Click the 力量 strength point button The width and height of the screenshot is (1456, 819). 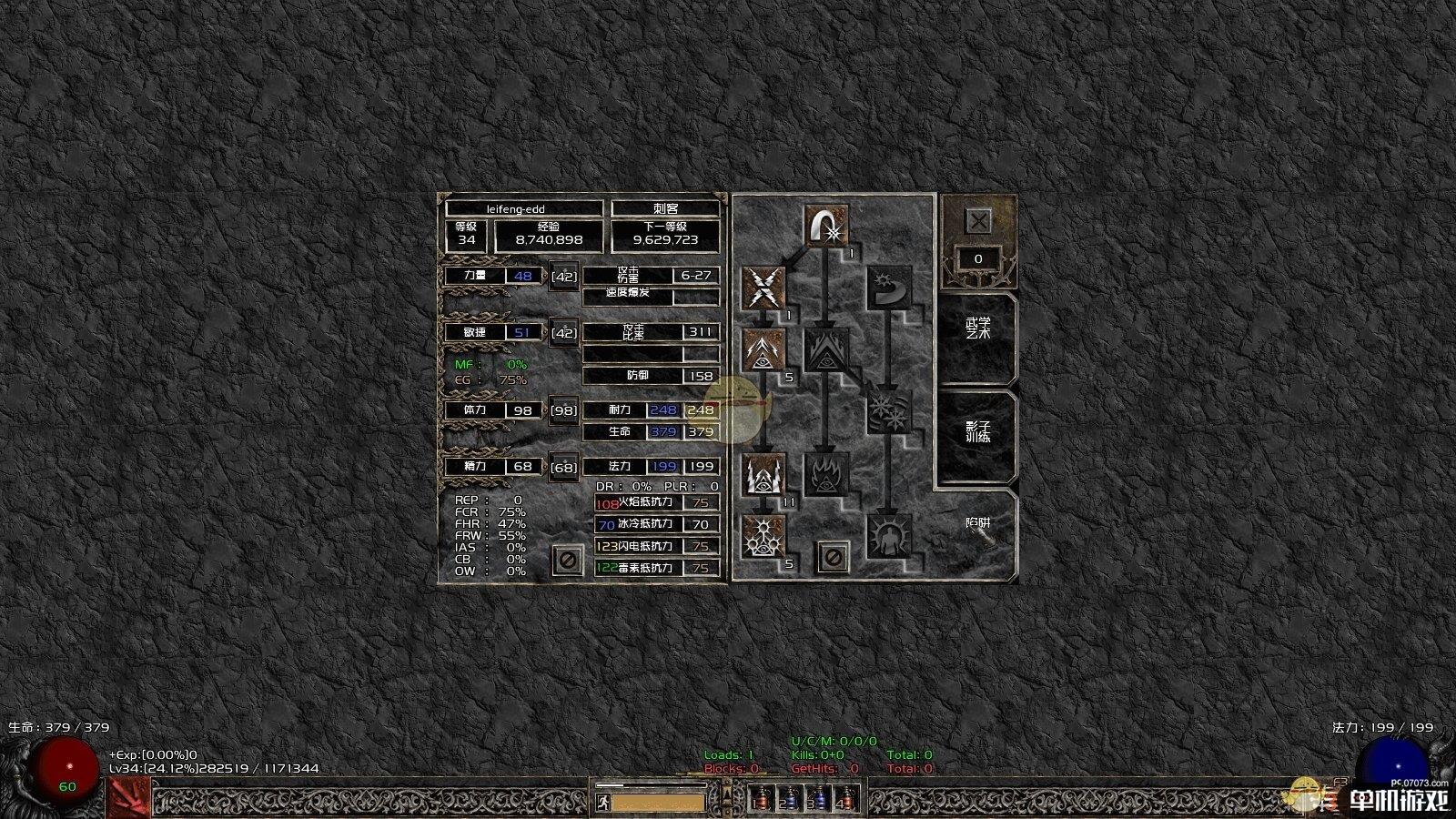[564, 276]
